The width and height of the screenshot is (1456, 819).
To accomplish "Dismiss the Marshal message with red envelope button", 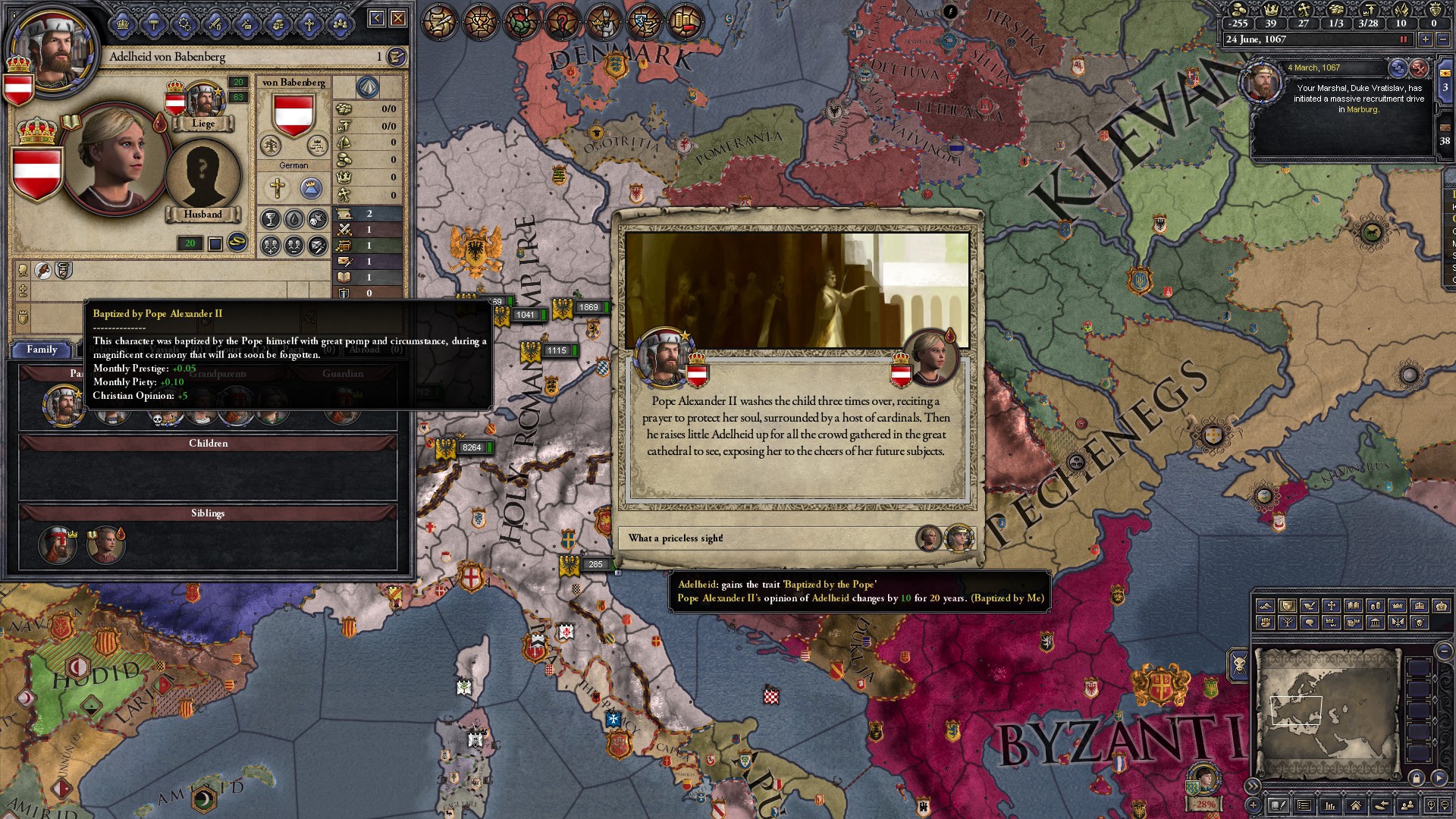I will click(1419, 68).
